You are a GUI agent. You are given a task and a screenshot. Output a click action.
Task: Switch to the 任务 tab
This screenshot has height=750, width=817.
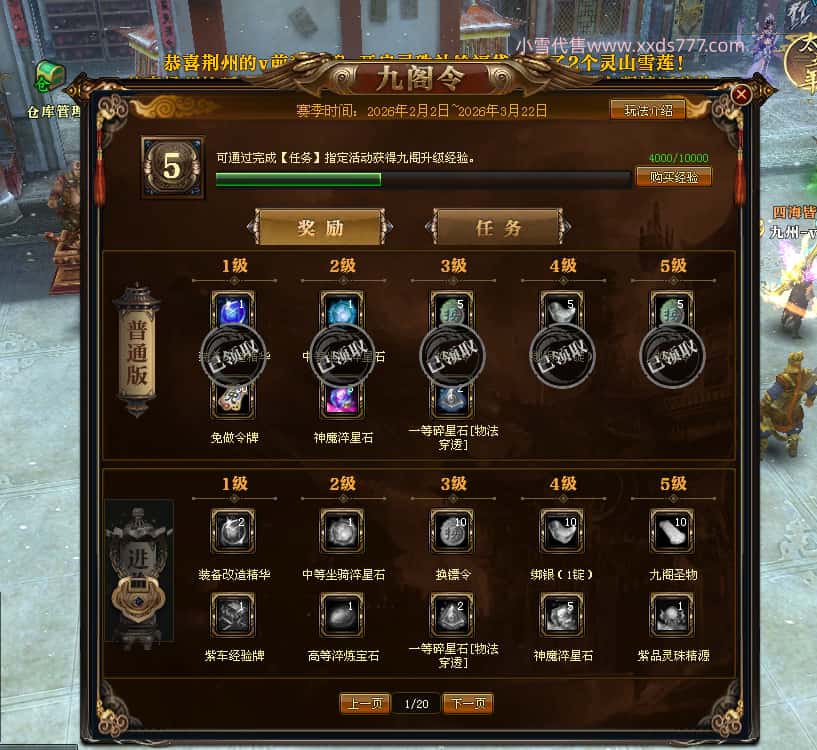click(497, 227)
